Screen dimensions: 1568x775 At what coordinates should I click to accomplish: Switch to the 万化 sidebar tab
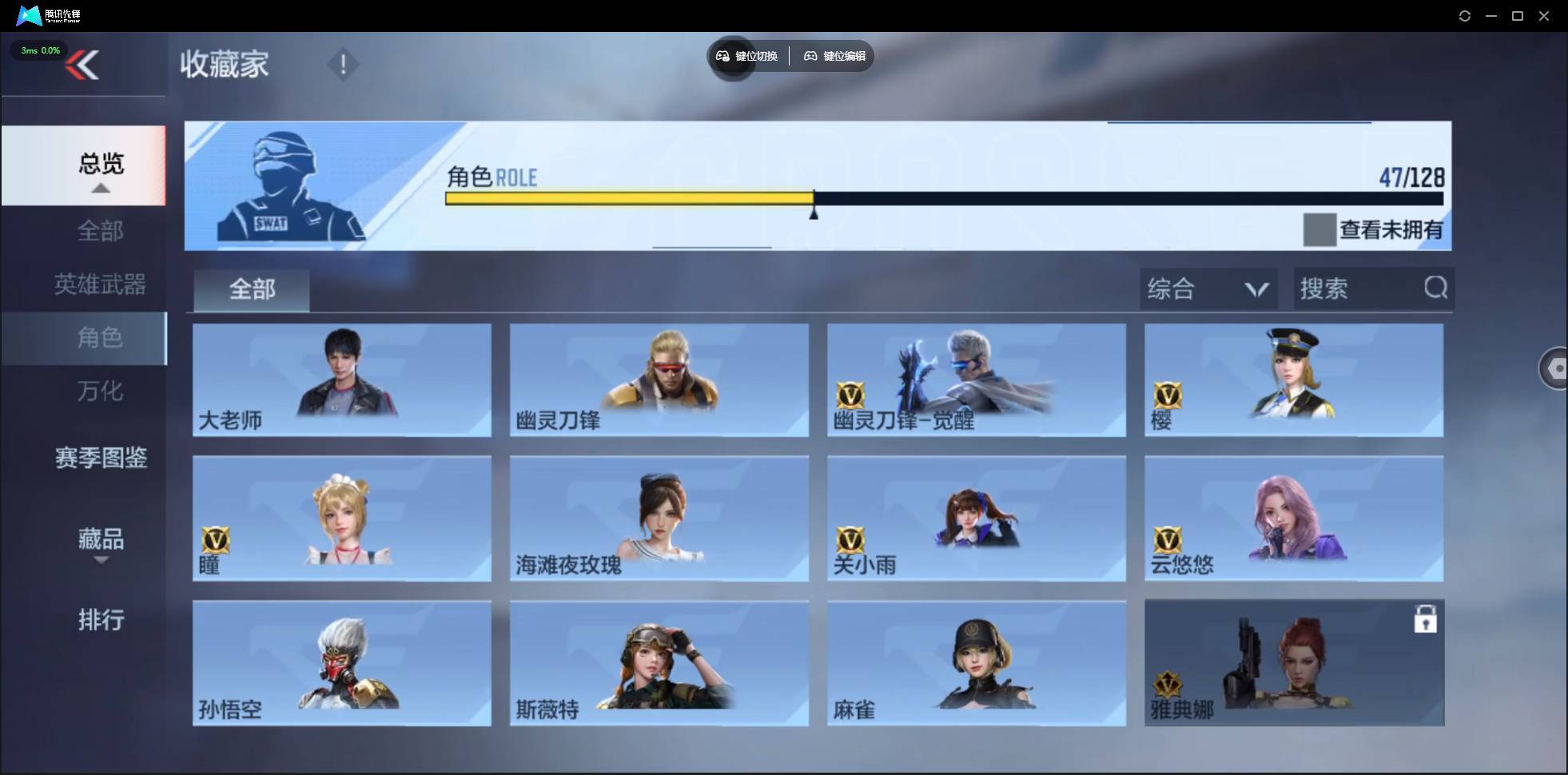pyautogui.click(x=99, y=391)
